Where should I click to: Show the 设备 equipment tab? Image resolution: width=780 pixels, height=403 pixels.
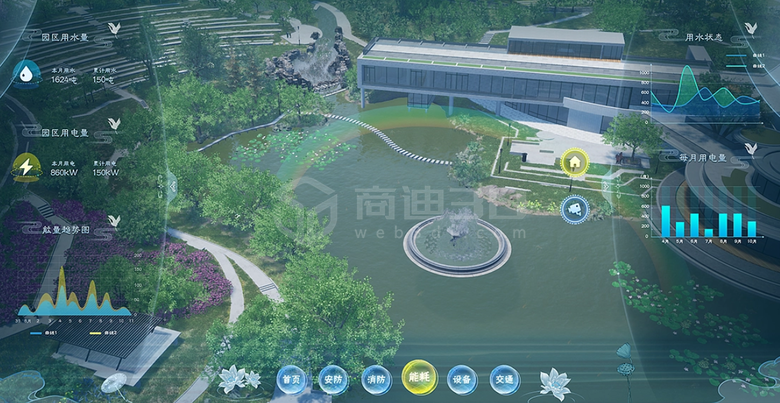[461, 379]
